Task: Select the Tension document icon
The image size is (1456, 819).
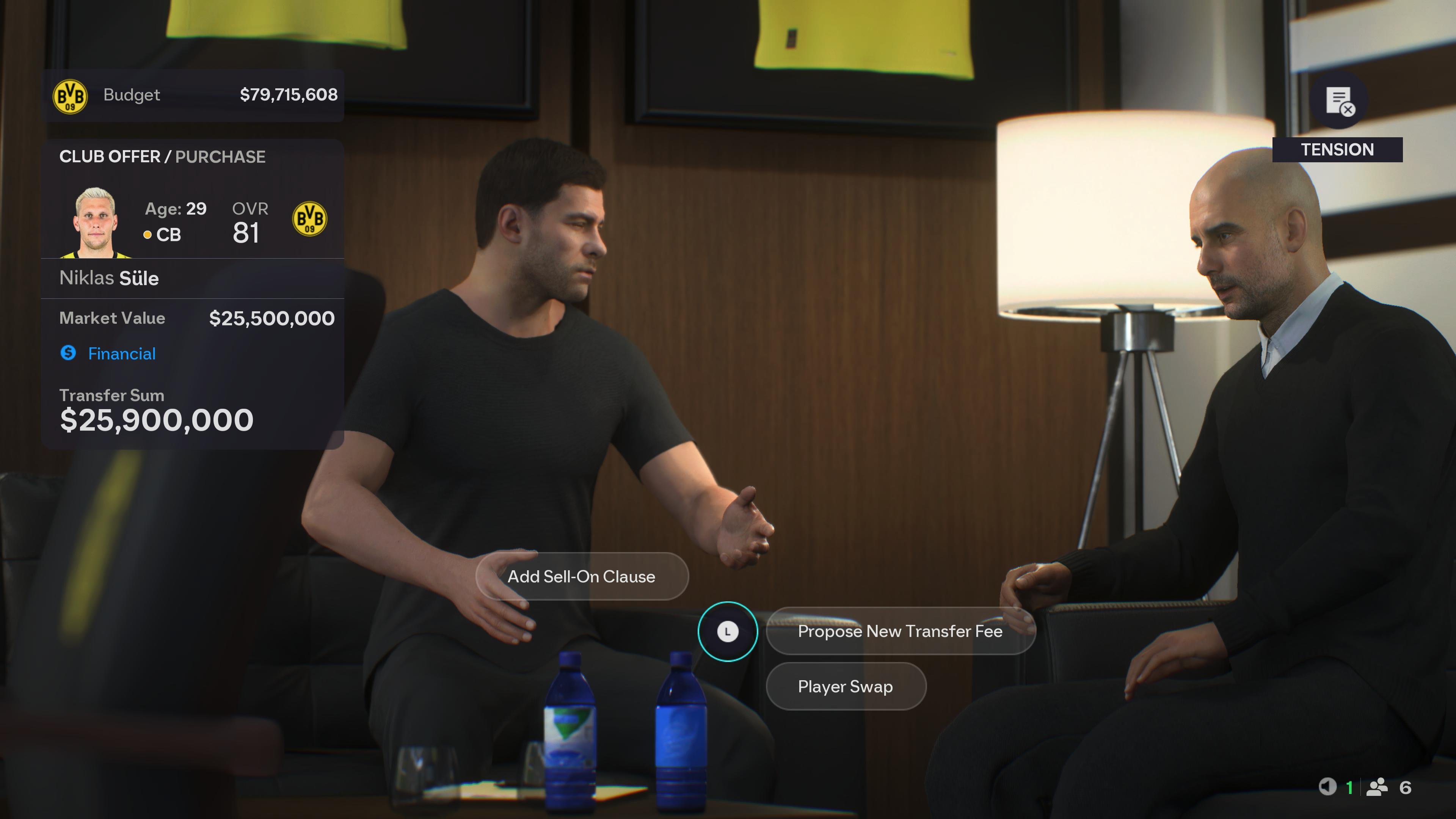Action: click(x=1338, y=105)
